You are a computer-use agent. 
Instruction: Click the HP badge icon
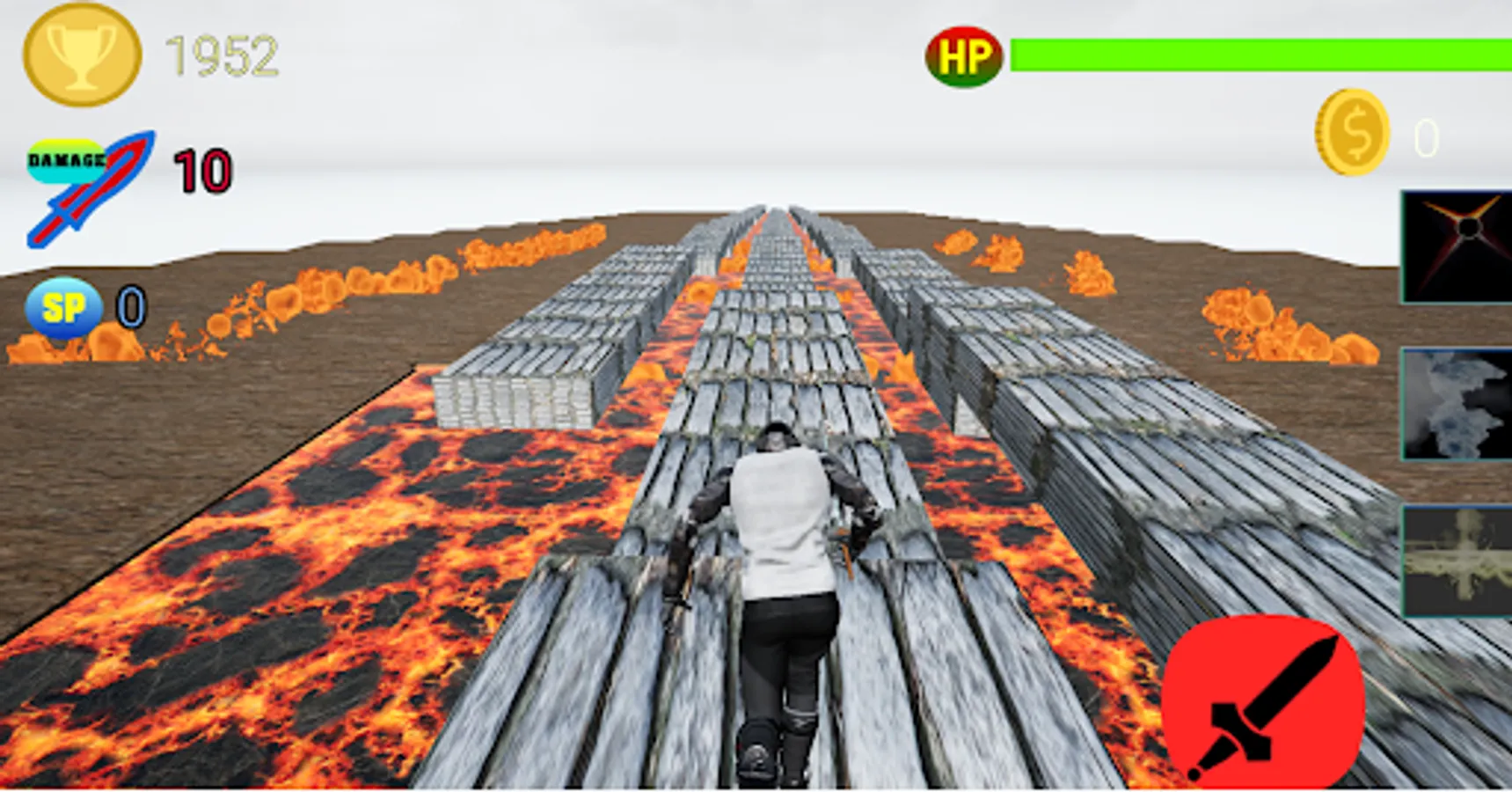coord(964,55)
